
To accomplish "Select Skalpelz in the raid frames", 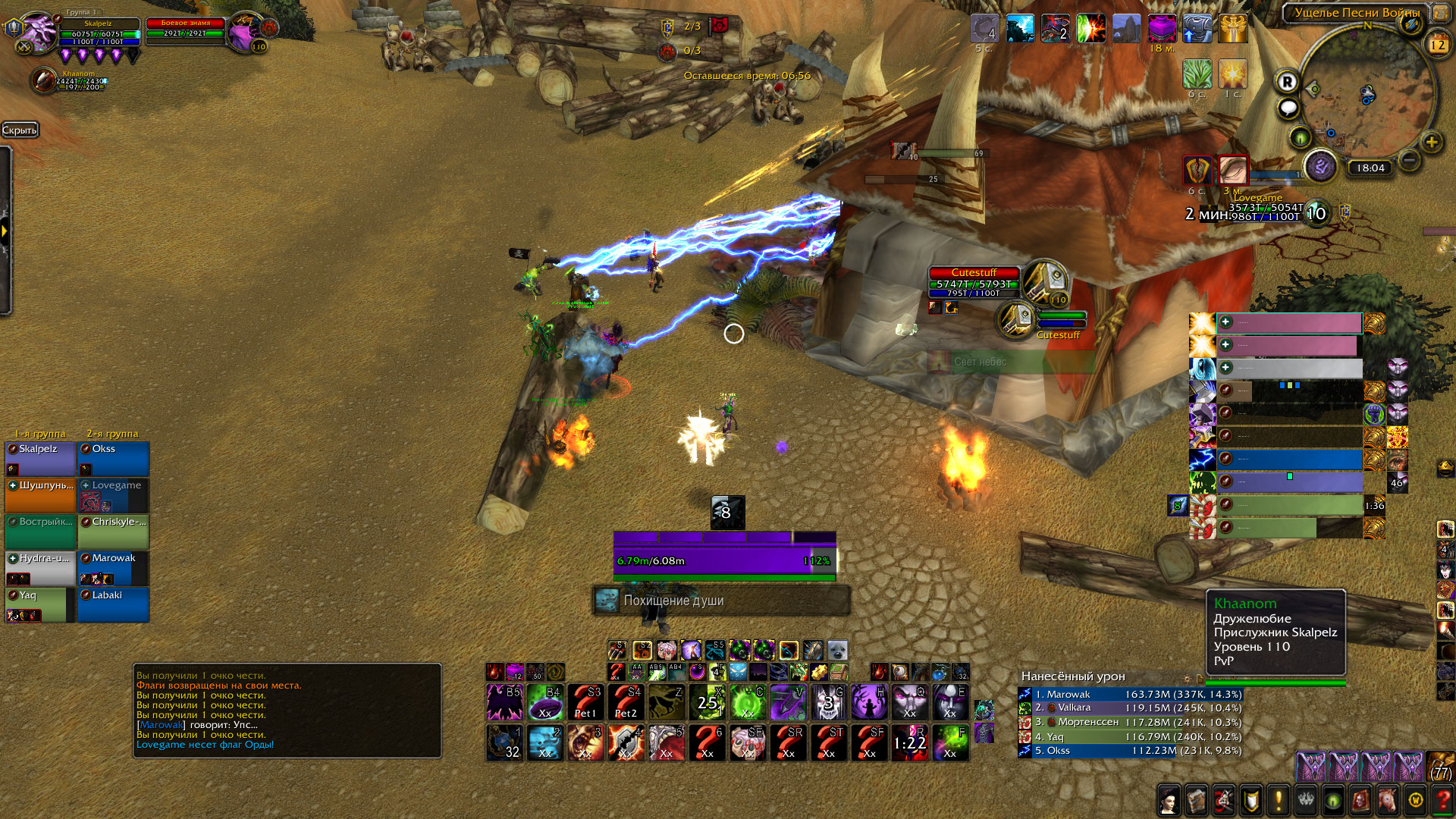I will coord(40,458).
